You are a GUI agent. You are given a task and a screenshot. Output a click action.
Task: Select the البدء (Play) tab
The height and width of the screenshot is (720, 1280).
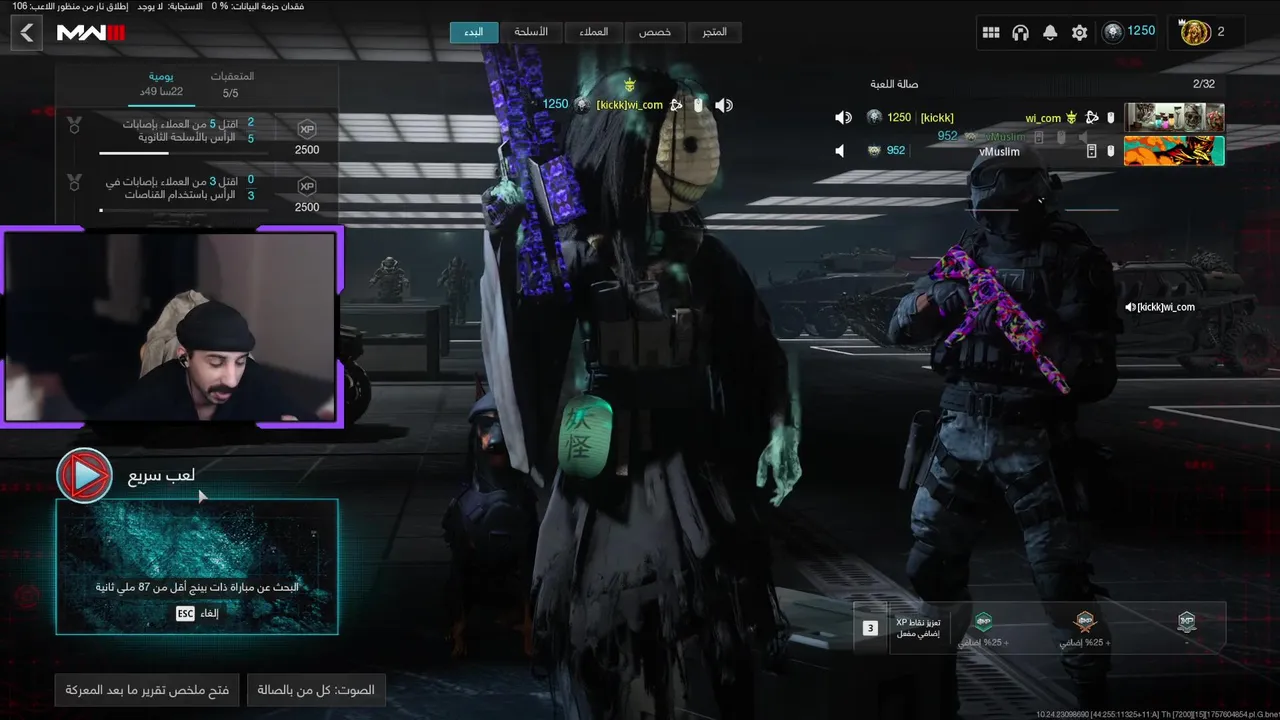(x=474, y=32)
